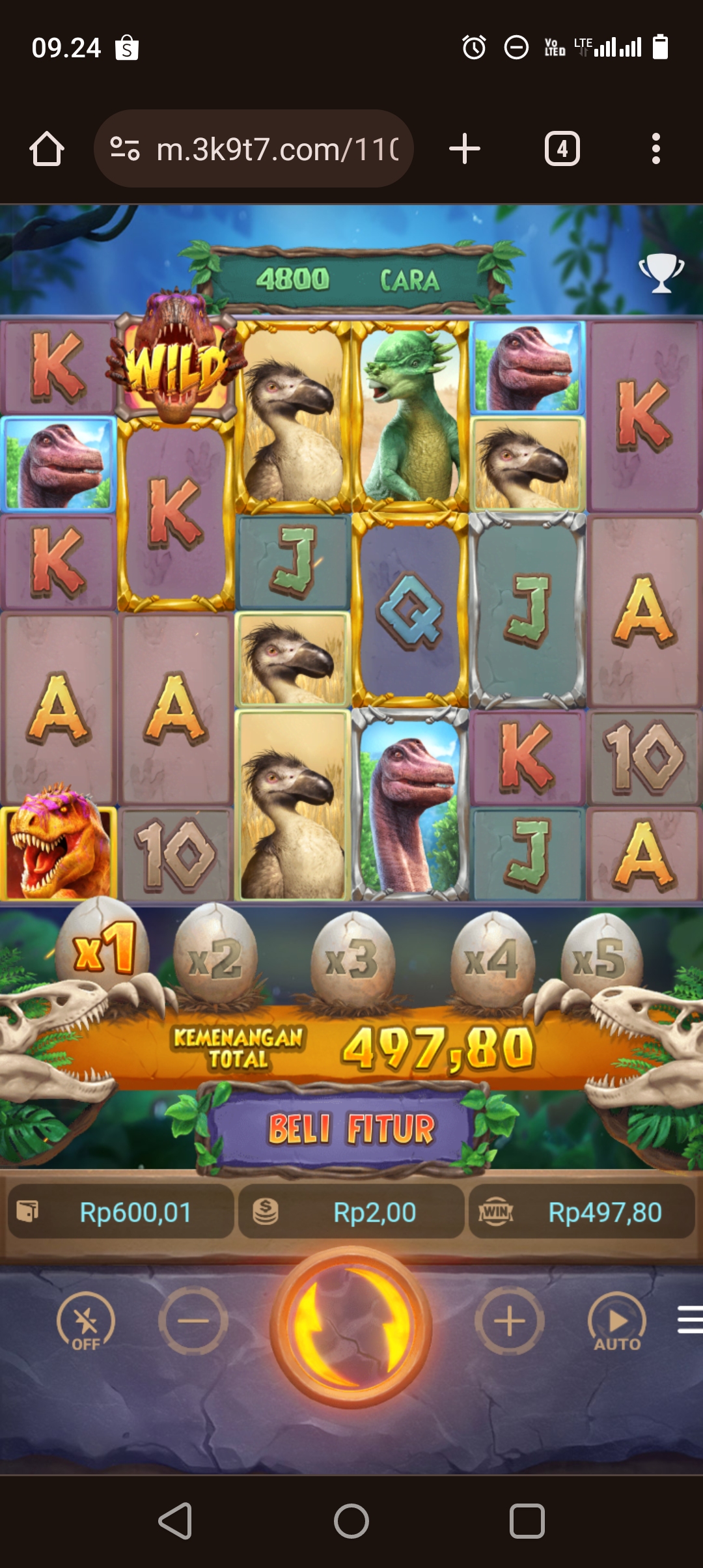The width and height of the screenshot is (703, 1568).
Task: Decrease the bet with the minus button
Action: pos(193,1321)
